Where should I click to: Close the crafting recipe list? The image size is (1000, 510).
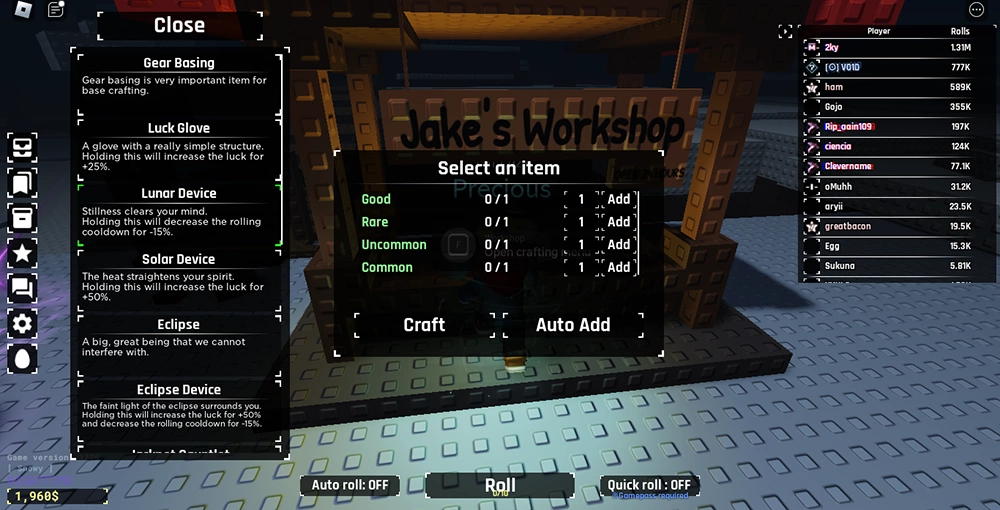(x=179, y=26)
